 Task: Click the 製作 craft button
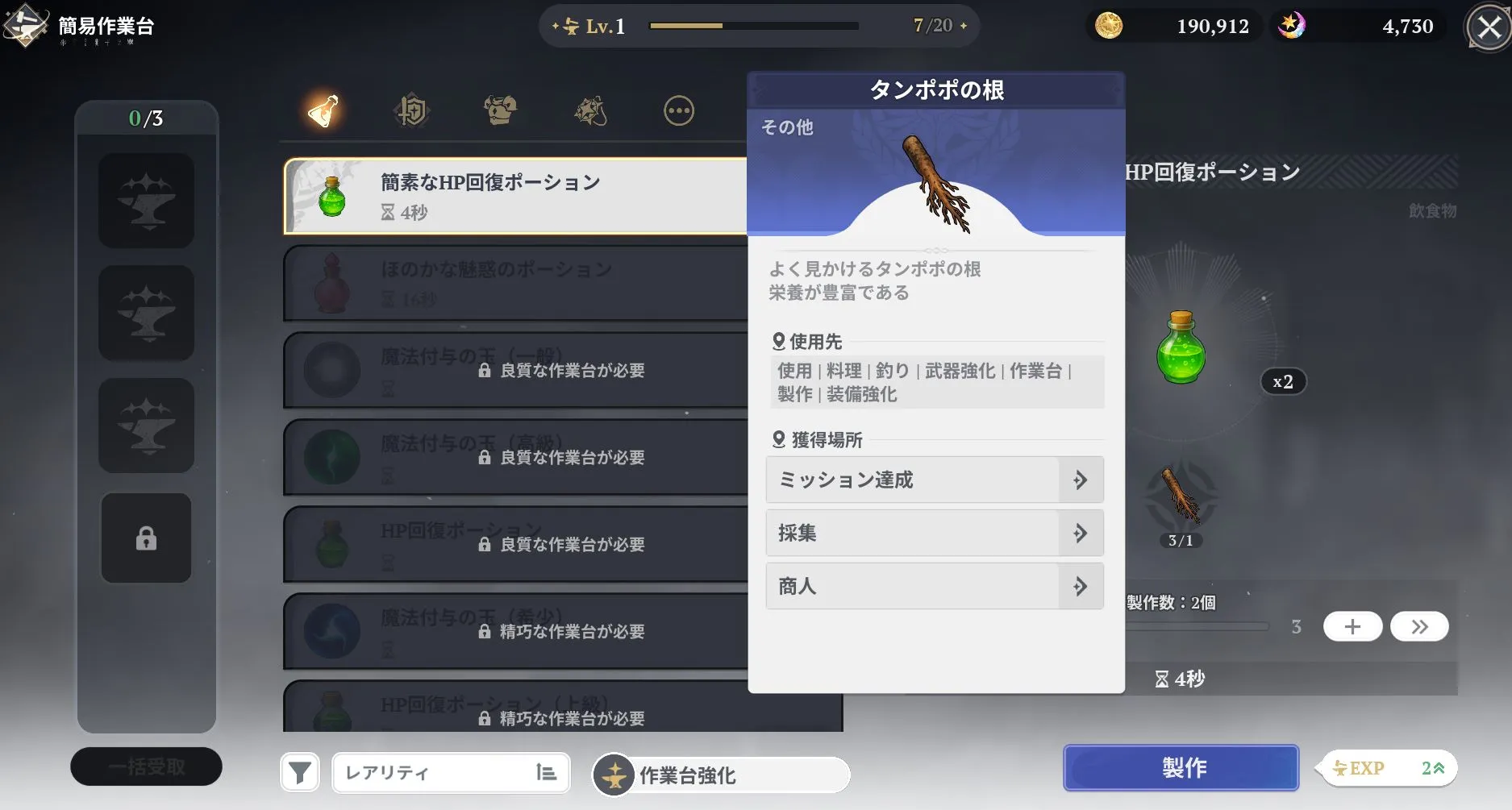[x=1181, y=767]
